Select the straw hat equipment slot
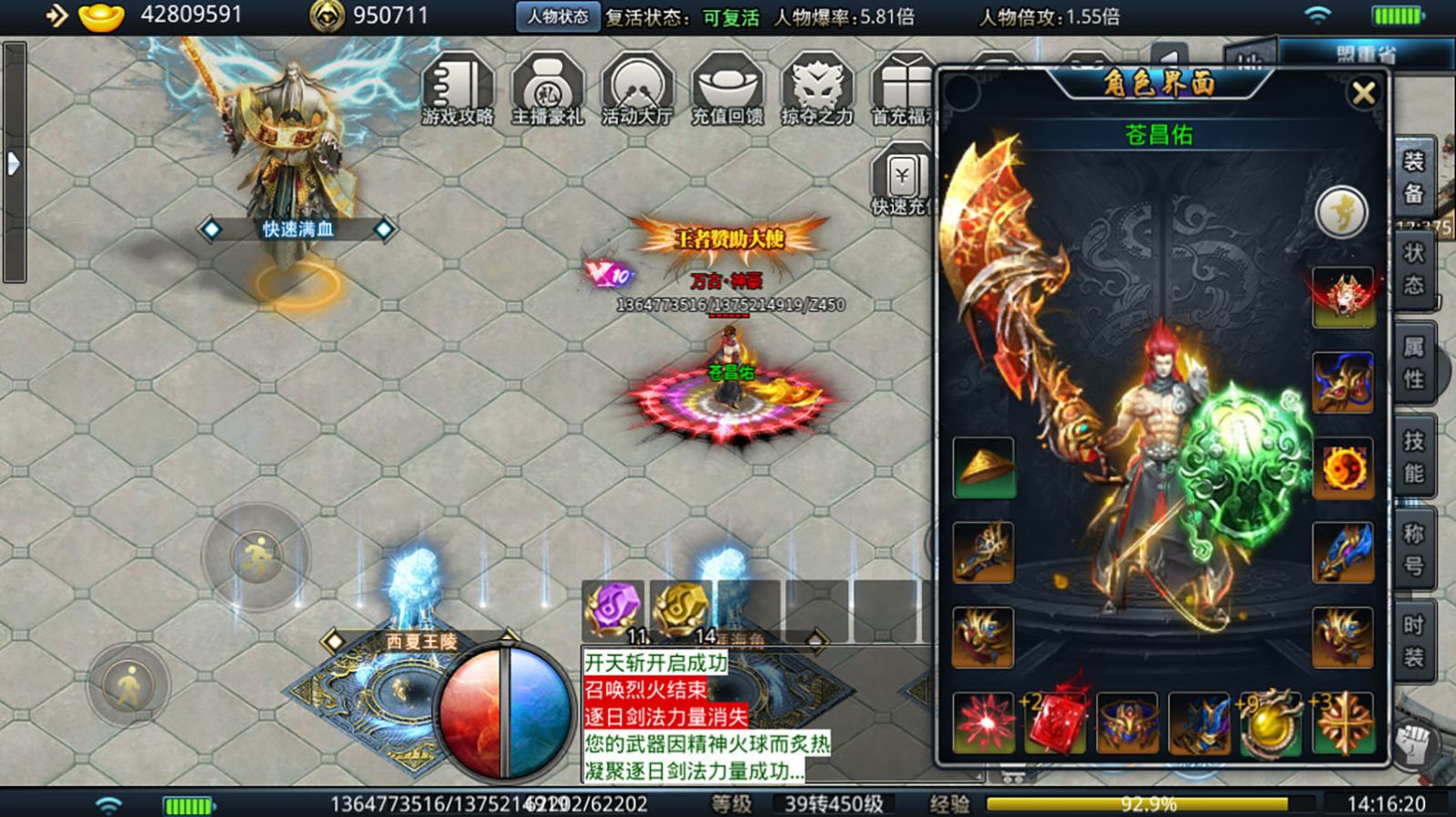This screenshot has height=817, width=1456. tap(983, 467)
